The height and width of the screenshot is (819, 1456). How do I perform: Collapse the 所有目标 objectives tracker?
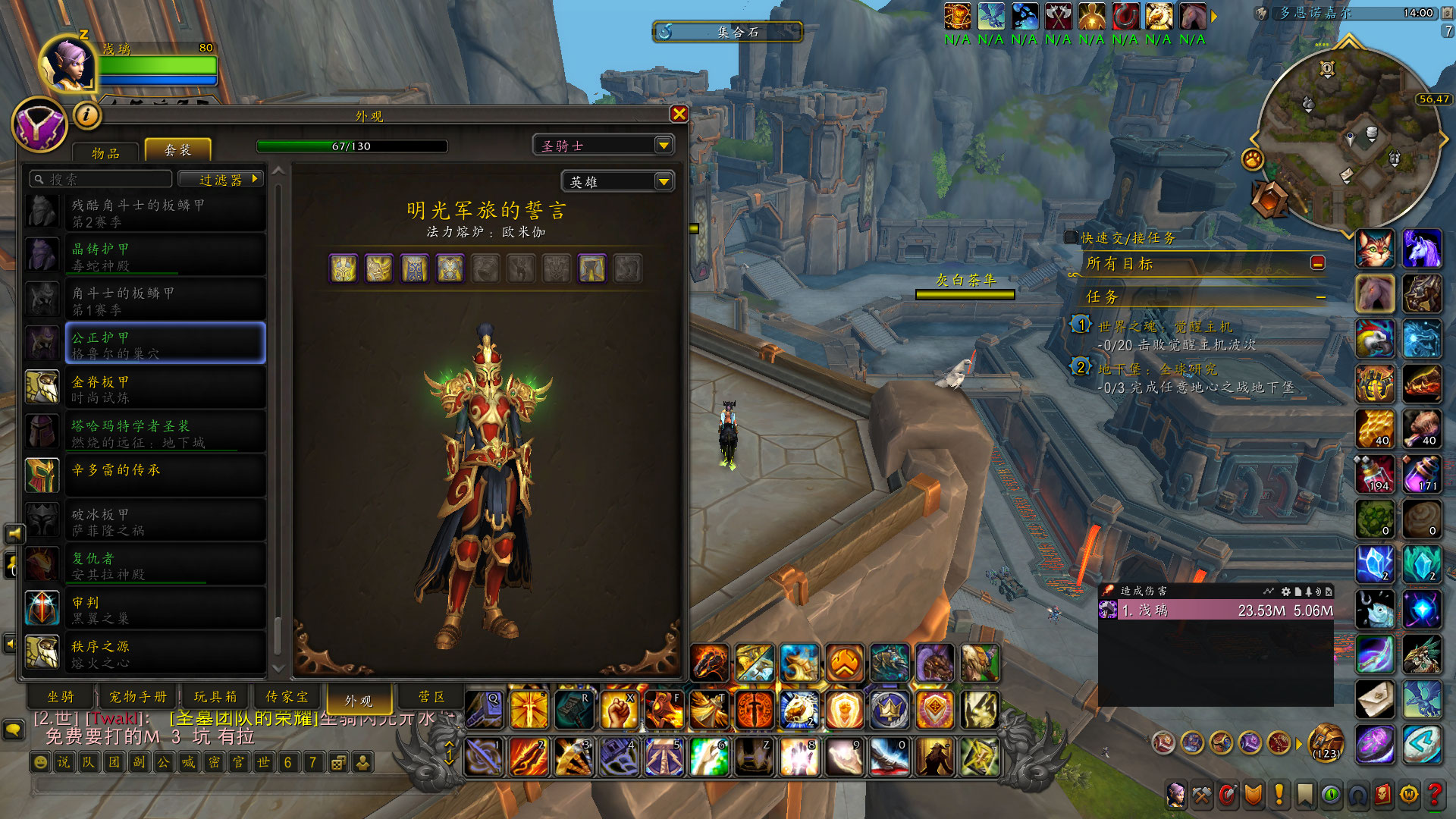pyautogui.click(x=1318, y=262)
